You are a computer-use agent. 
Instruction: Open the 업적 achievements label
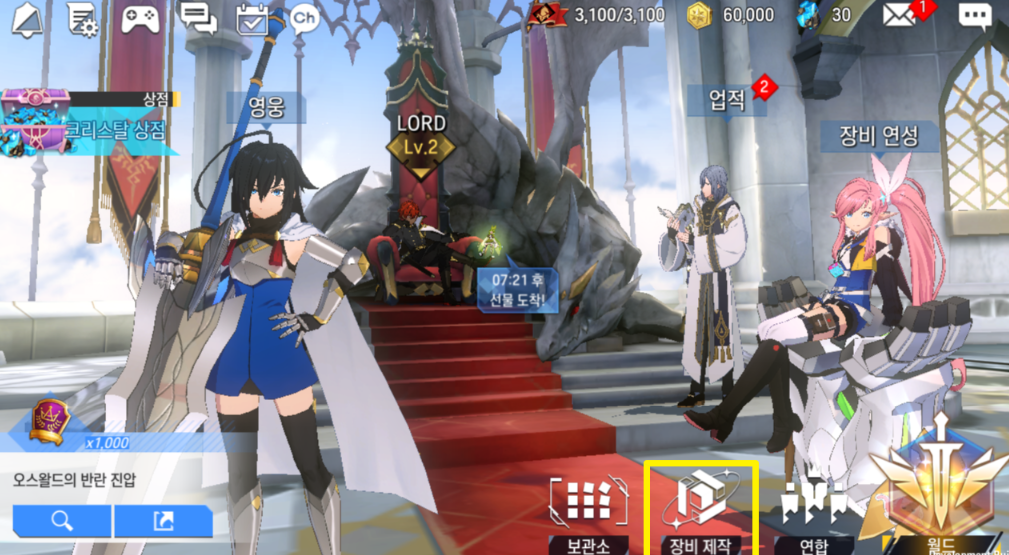point(728,99)
